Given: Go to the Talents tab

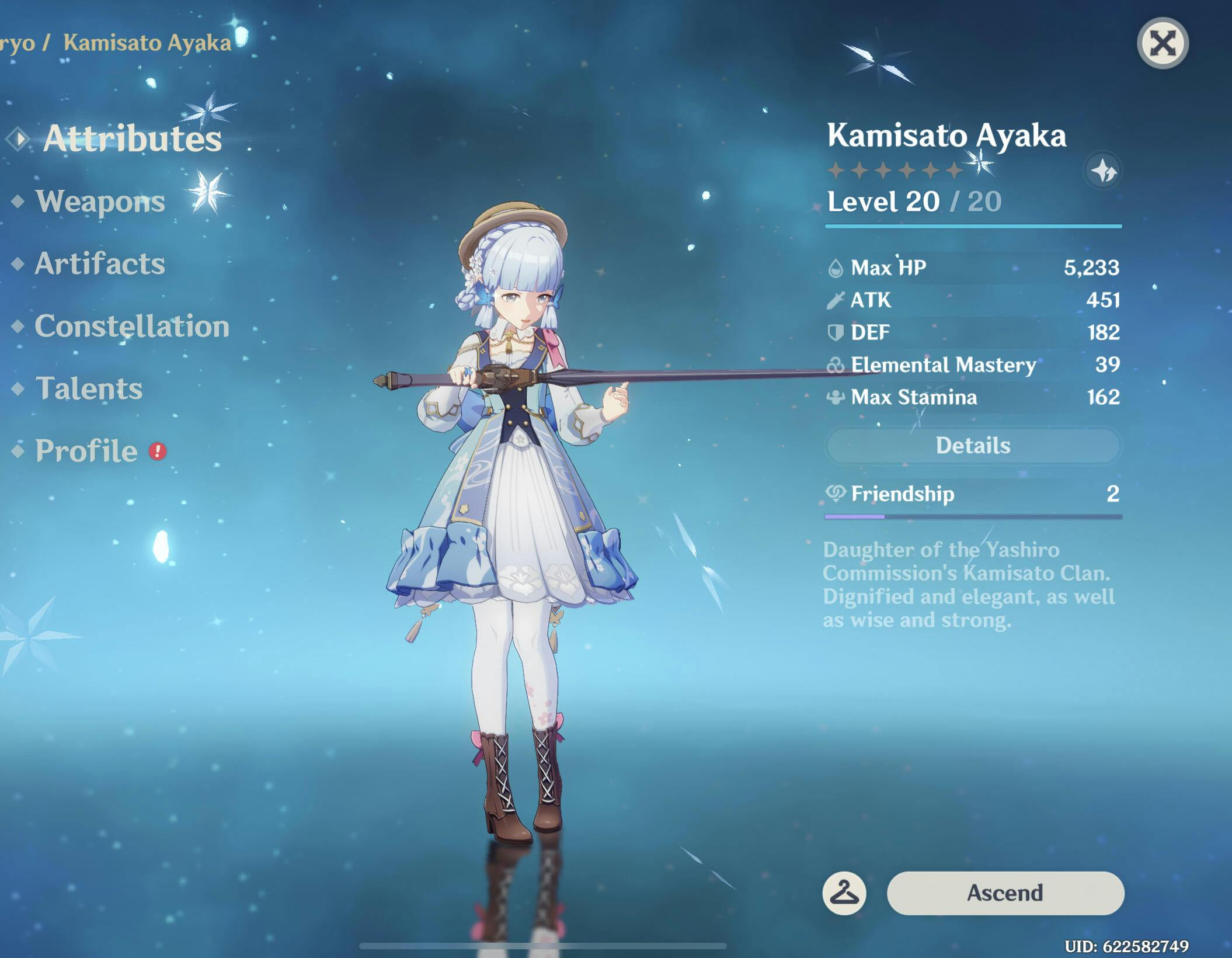Looking at the screenshot, I should coord(89,388).
